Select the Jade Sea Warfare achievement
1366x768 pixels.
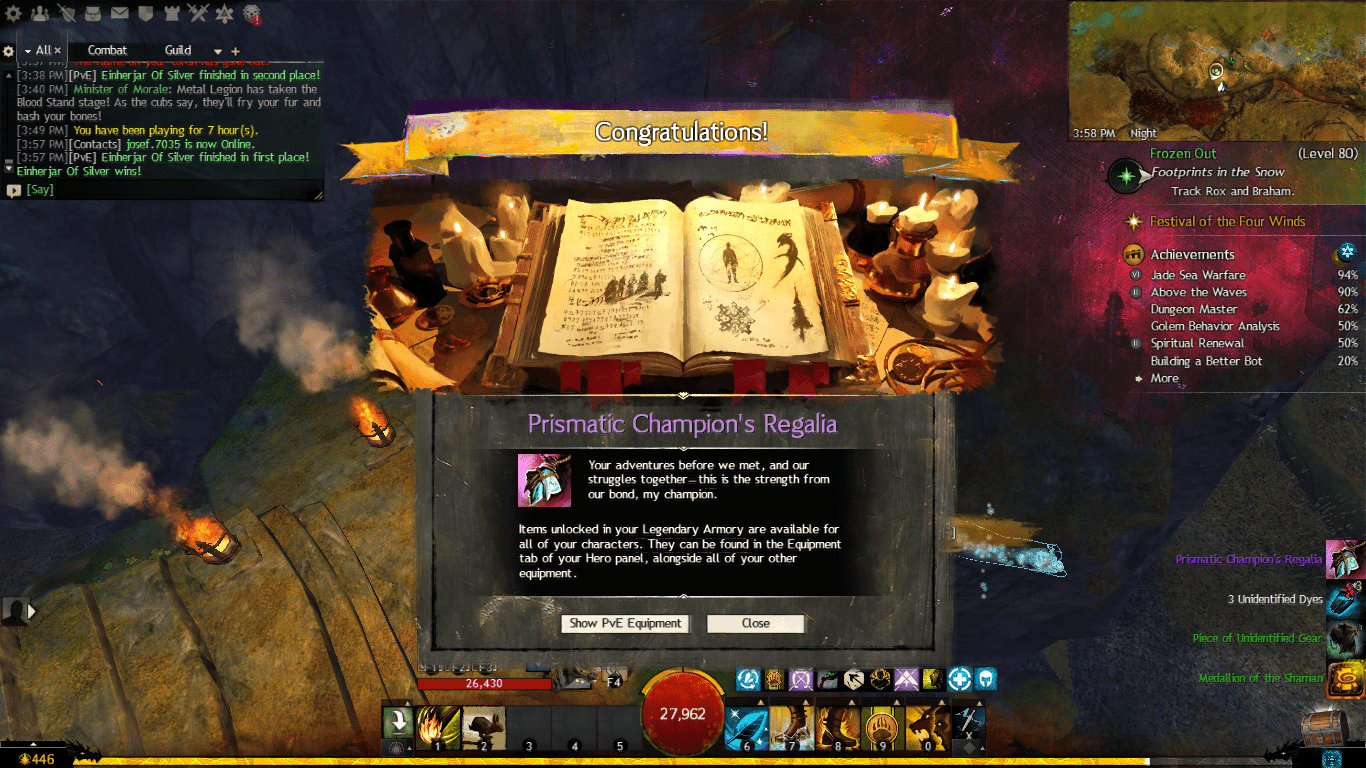coord(1198,275)
